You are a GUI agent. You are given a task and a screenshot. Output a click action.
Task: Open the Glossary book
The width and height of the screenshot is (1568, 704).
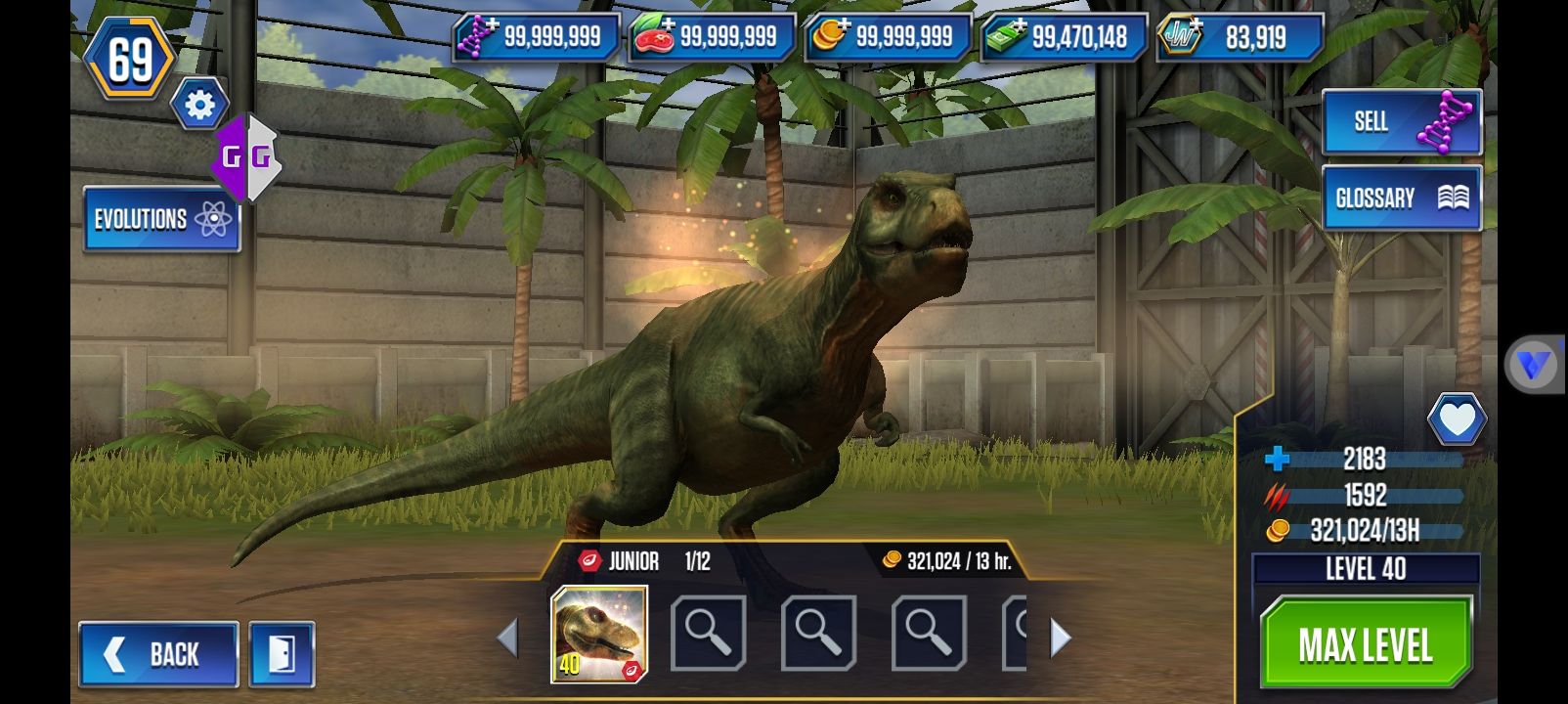click(x=1401, y=198)
